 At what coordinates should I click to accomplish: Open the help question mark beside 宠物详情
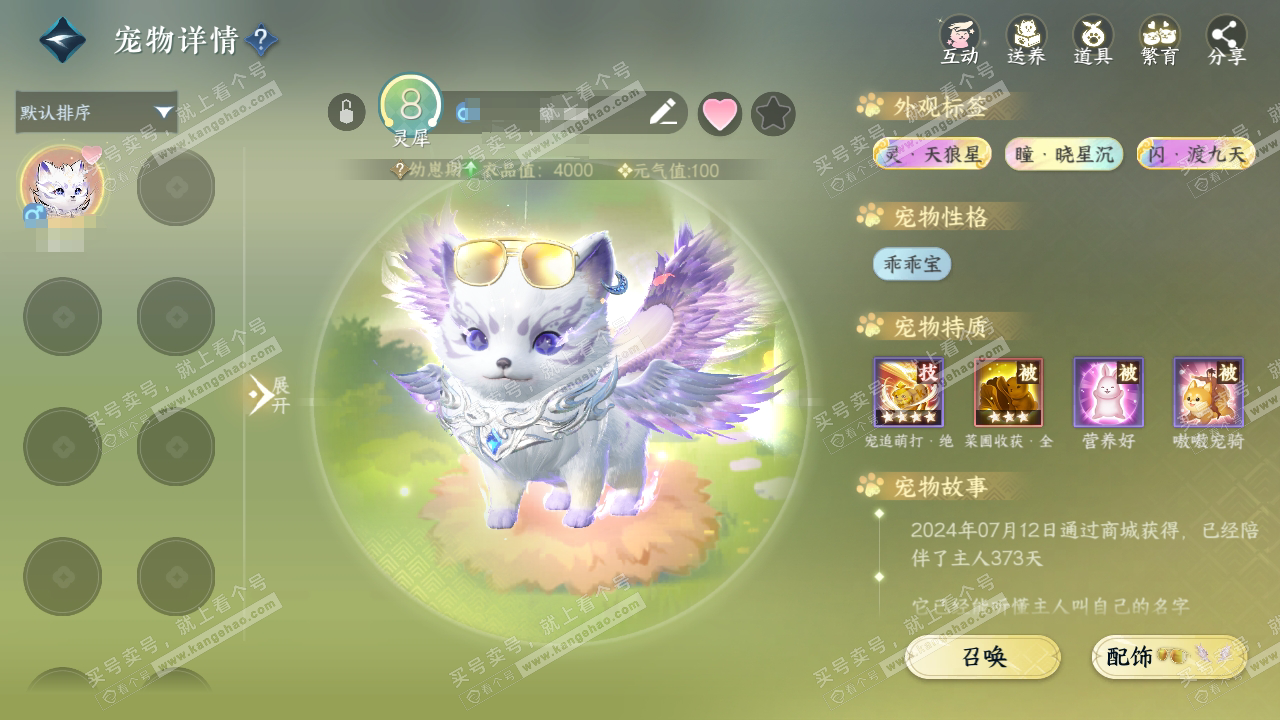261,41
